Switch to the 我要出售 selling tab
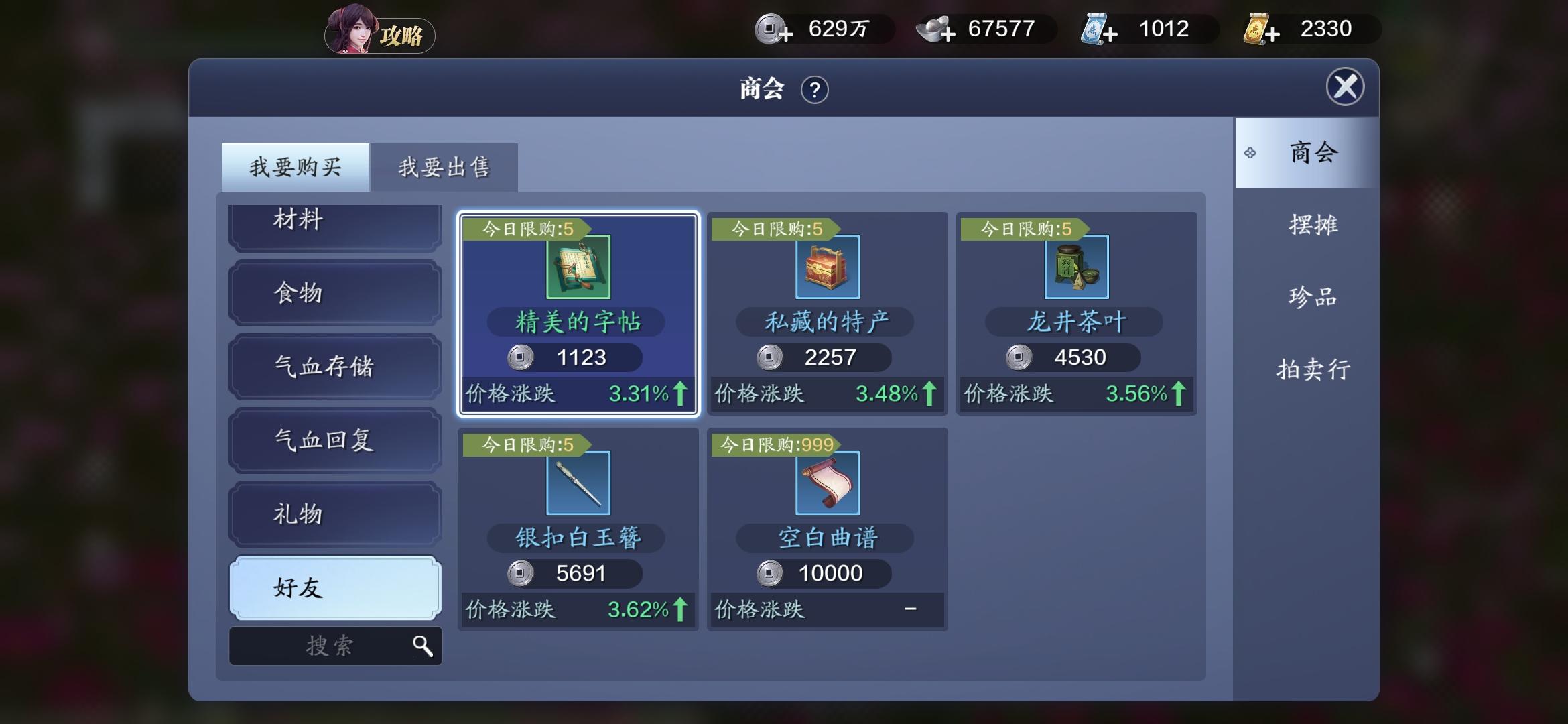 (x=444, y=168)
